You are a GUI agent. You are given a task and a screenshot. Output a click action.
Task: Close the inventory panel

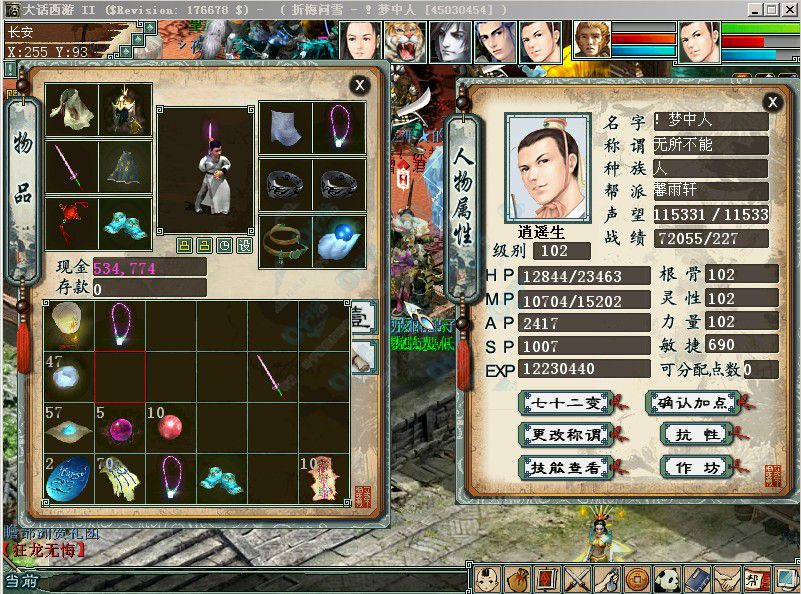pos(359,86)
